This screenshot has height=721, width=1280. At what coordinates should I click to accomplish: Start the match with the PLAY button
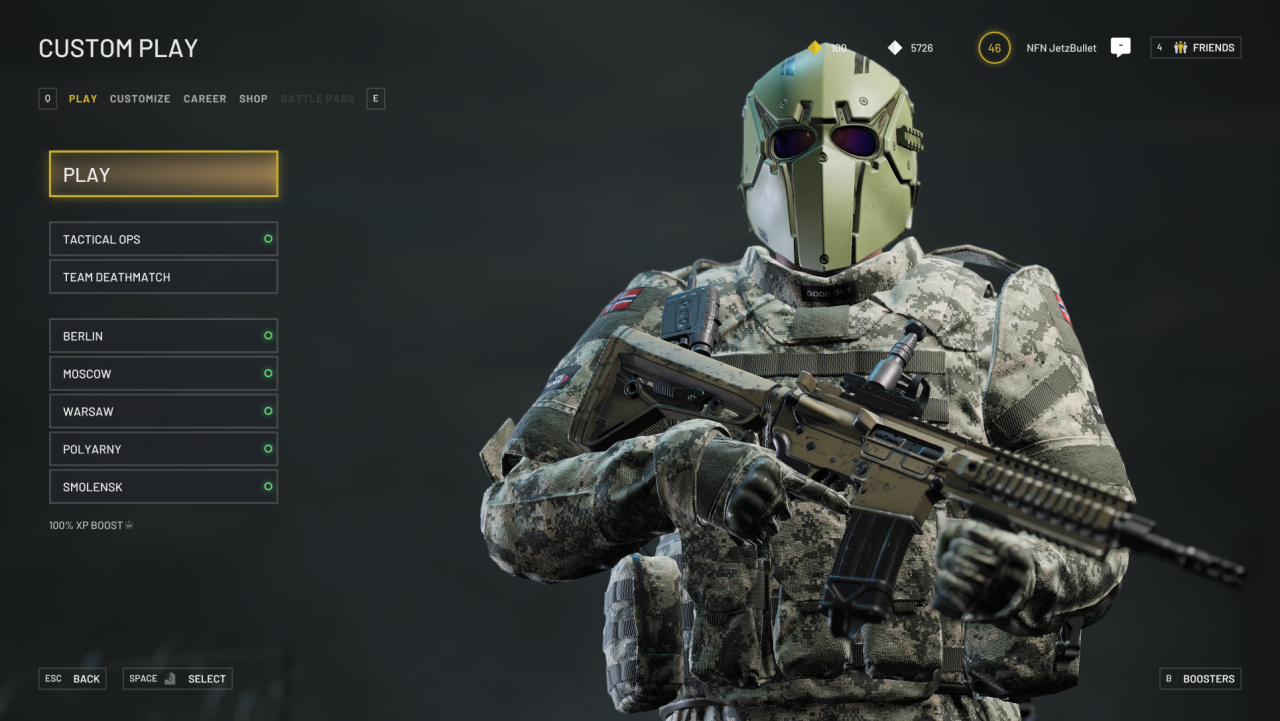point(163,174)
